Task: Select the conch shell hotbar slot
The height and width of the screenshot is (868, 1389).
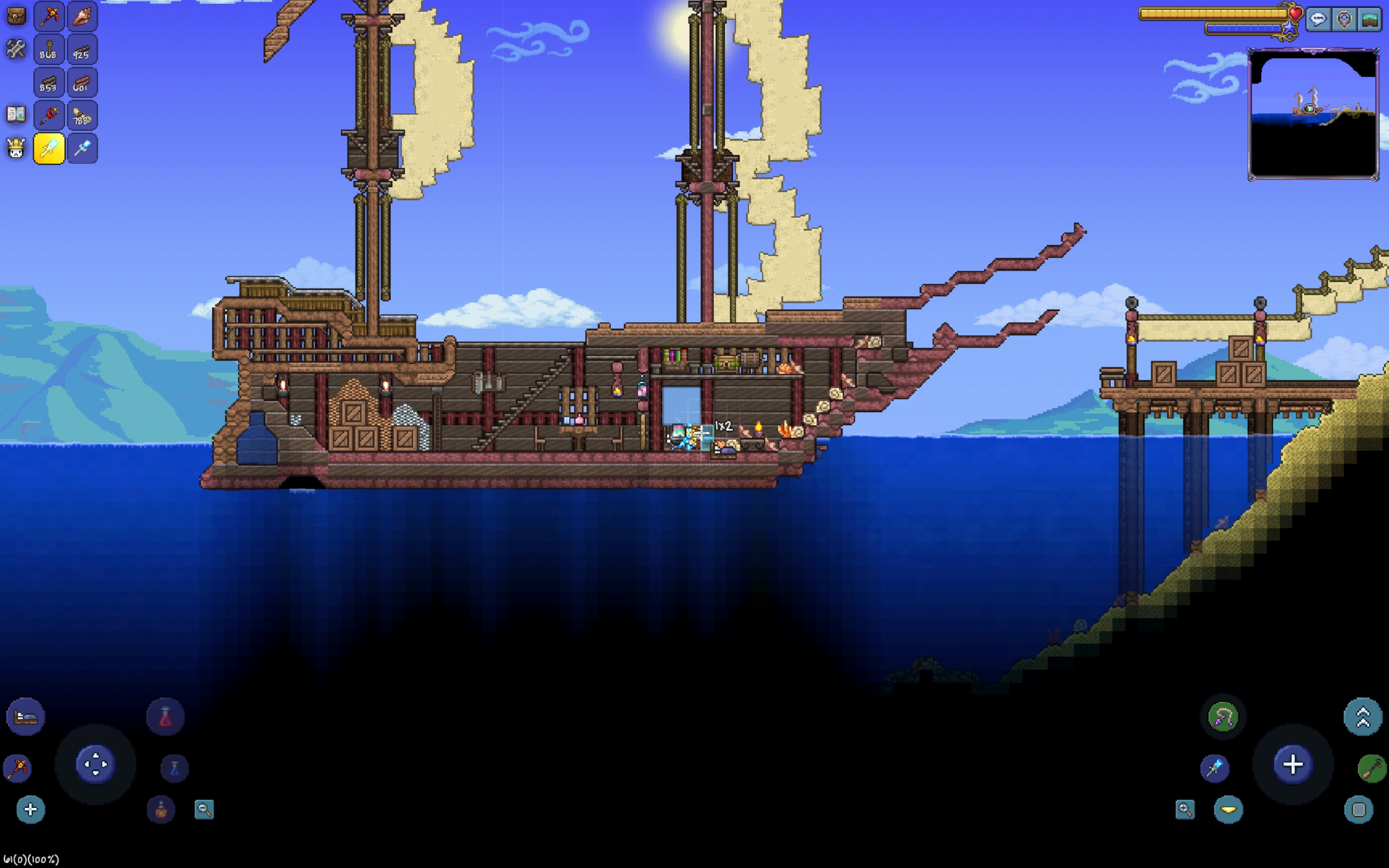Action: coord(82,16)
